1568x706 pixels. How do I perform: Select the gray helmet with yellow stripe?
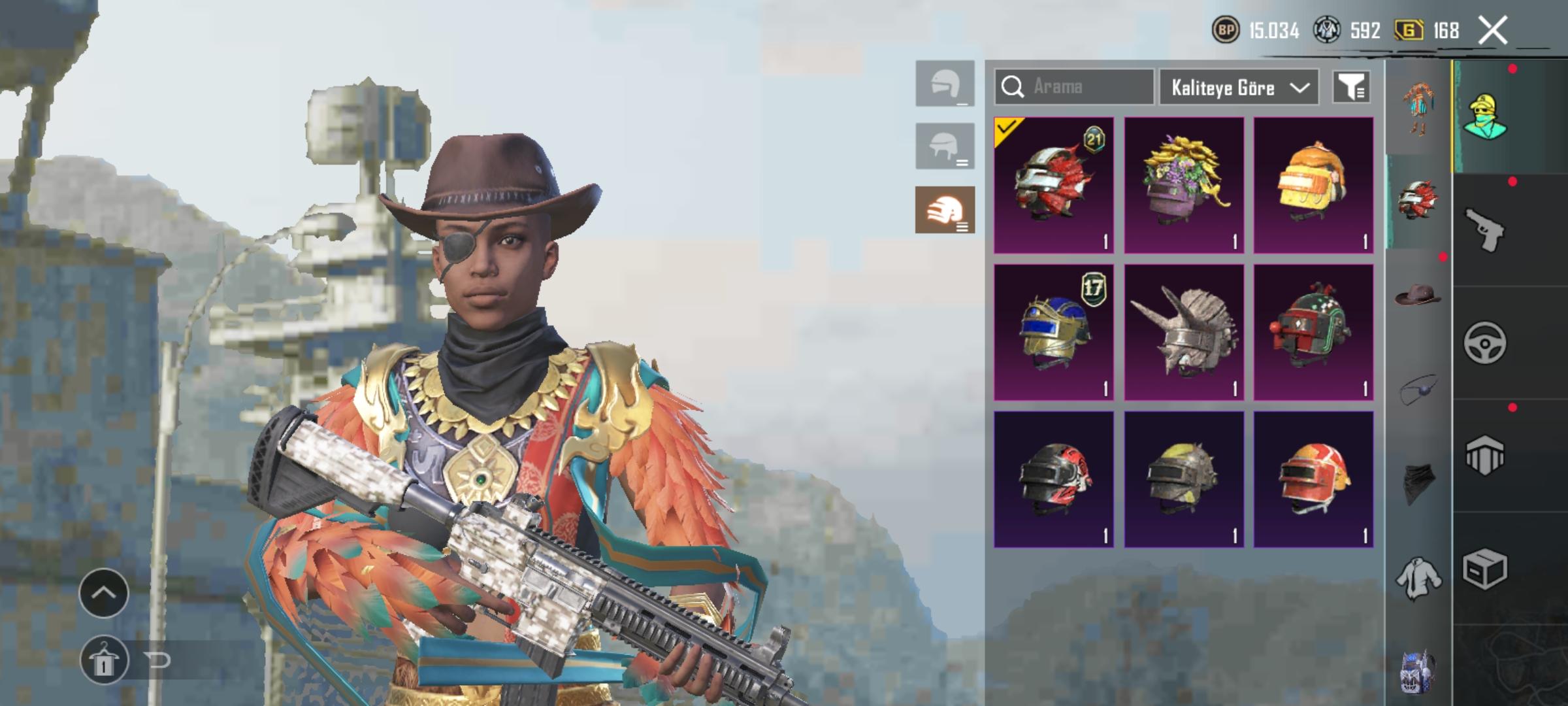(1183, 479)
